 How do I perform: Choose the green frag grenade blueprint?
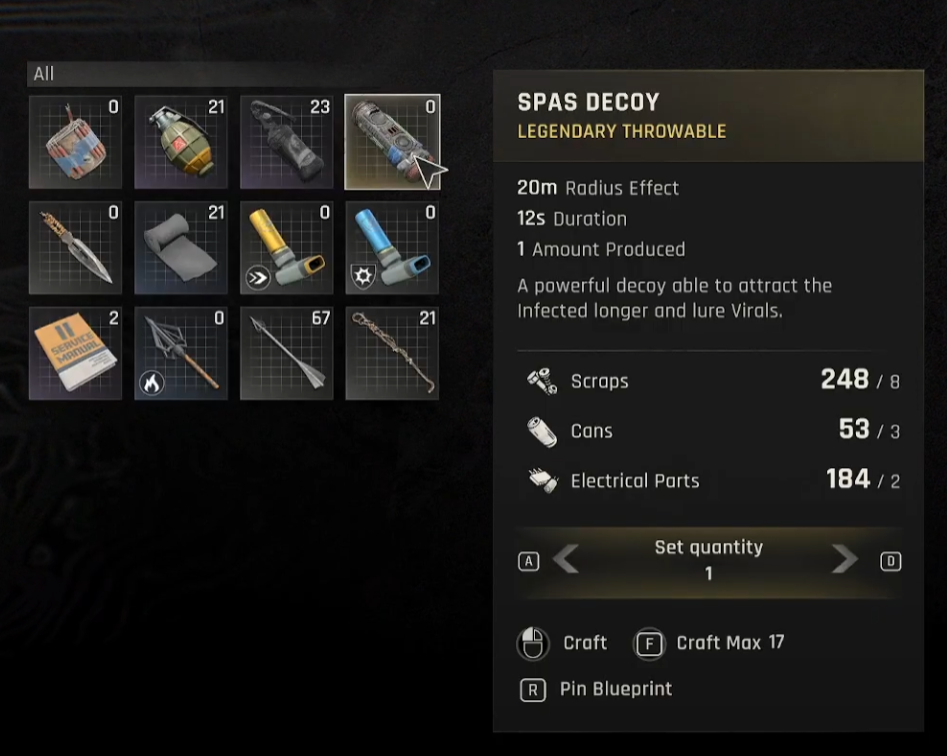click(181, 142)
